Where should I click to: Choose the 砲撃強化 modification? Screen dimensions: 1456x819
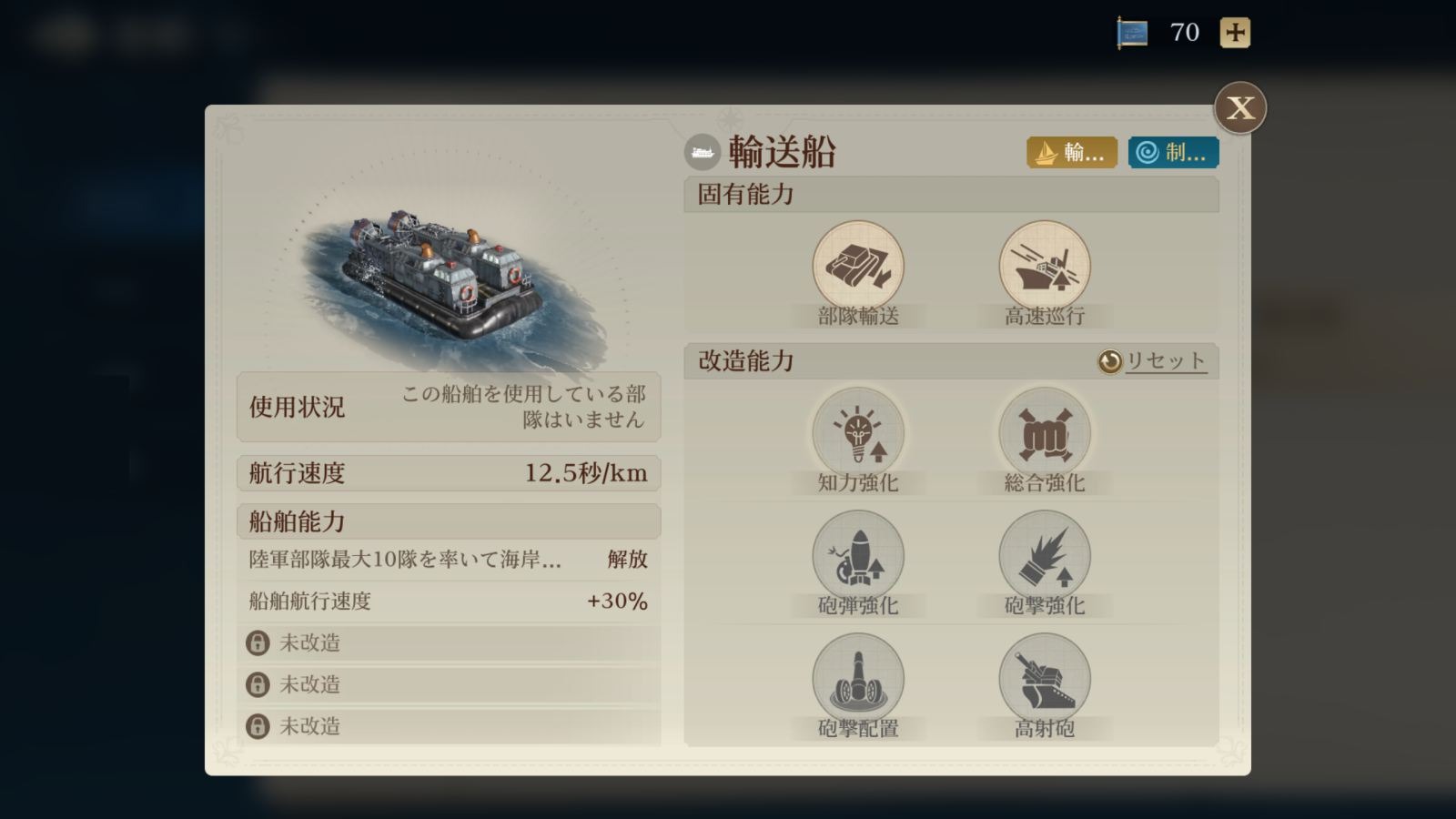pyautogui.click(x=1044, y=557)
